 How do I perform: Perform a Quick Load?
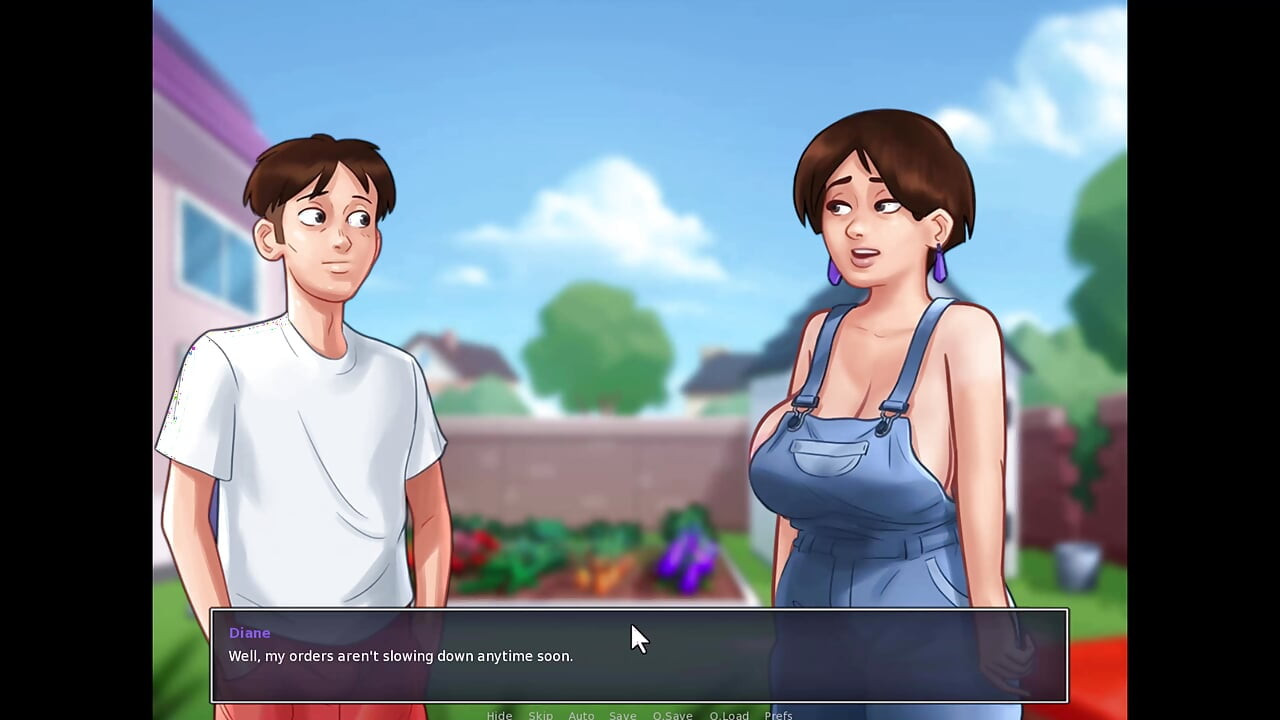pos(729,715)
